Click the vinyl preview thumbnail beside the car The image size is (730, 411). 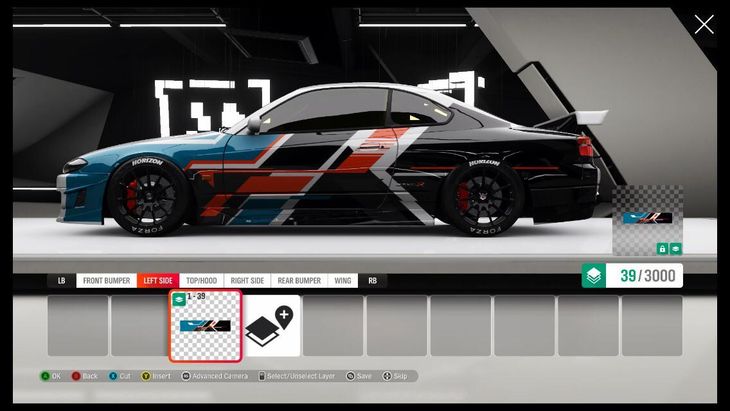(647, 219)
